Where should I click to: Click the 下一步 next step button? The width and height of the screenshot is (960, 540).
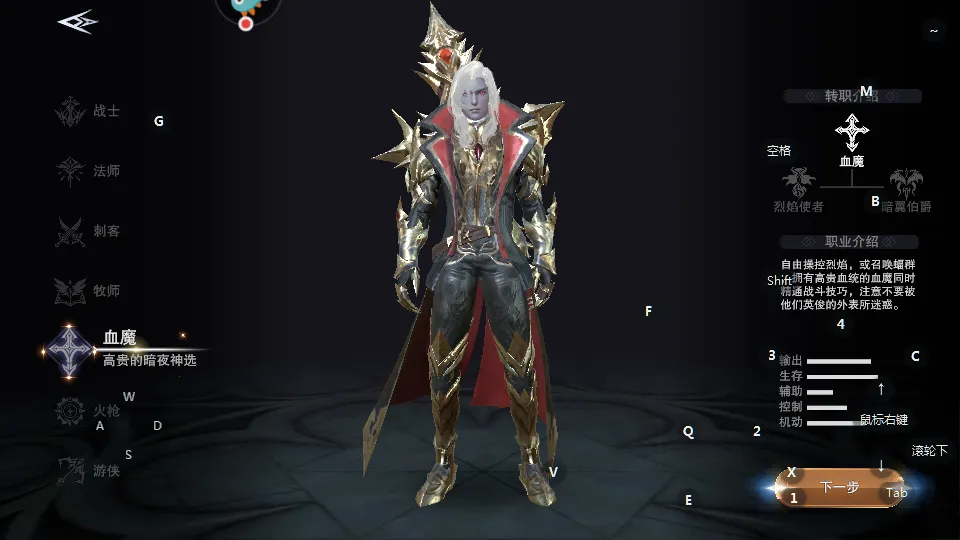[840, 487]
